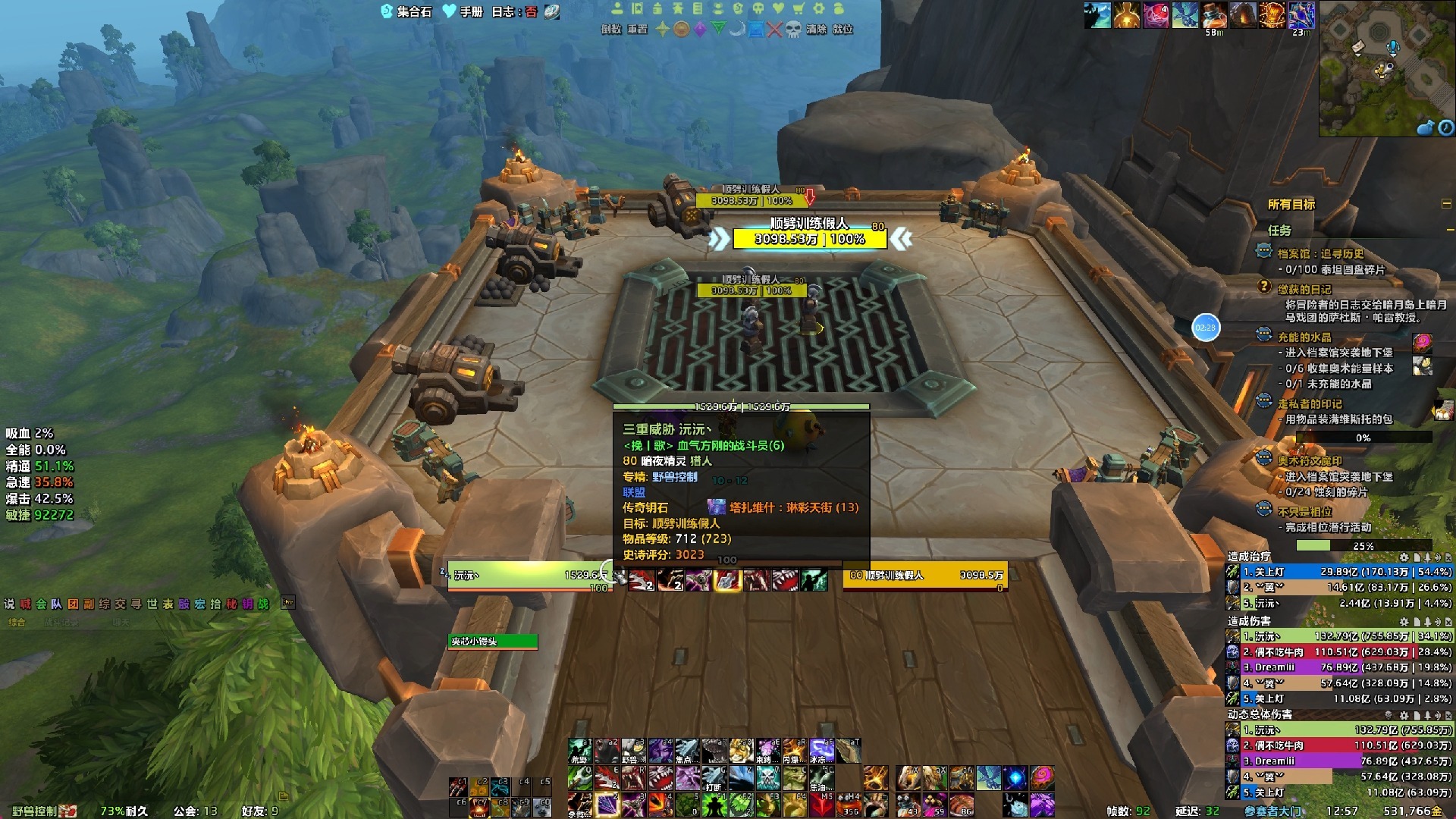Collapse the 所有目标 objective tracker
This screenshot has width=1456, height=819.
coord(1446,204)
